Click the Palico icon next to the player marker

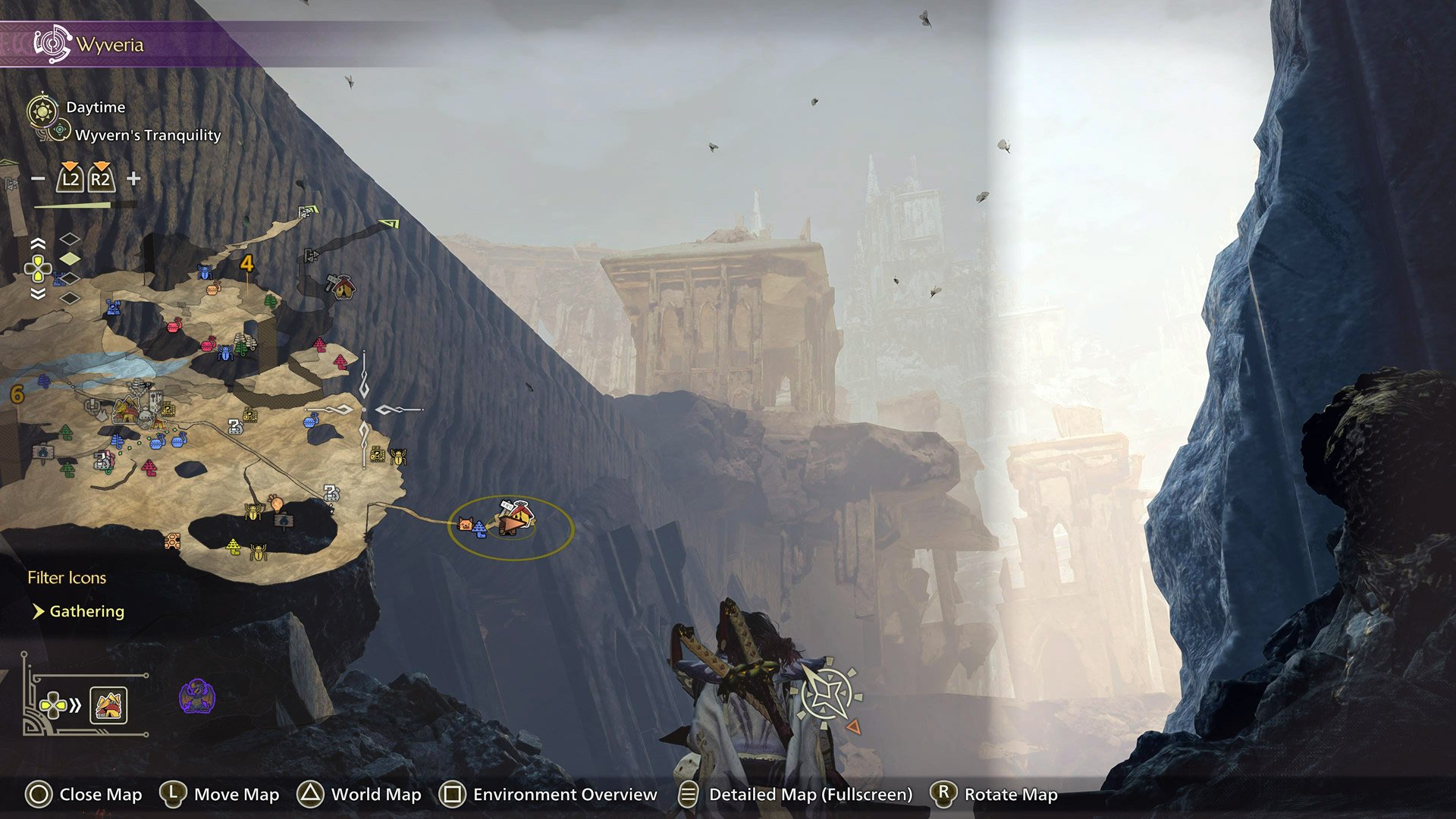click(x=466, y=524)
